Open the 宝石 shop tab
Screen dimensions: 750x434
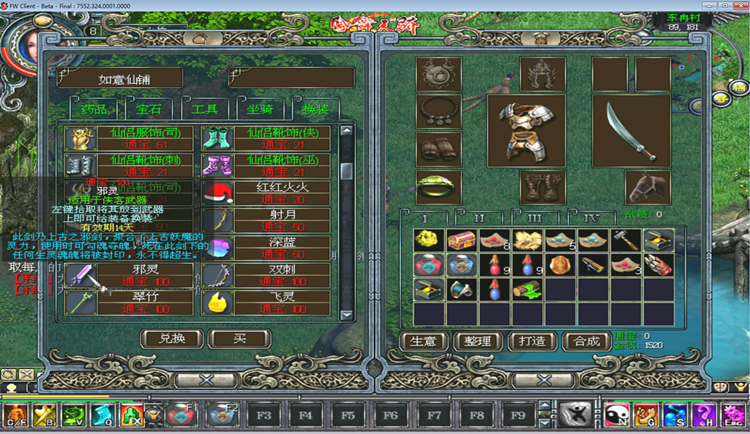148,108
